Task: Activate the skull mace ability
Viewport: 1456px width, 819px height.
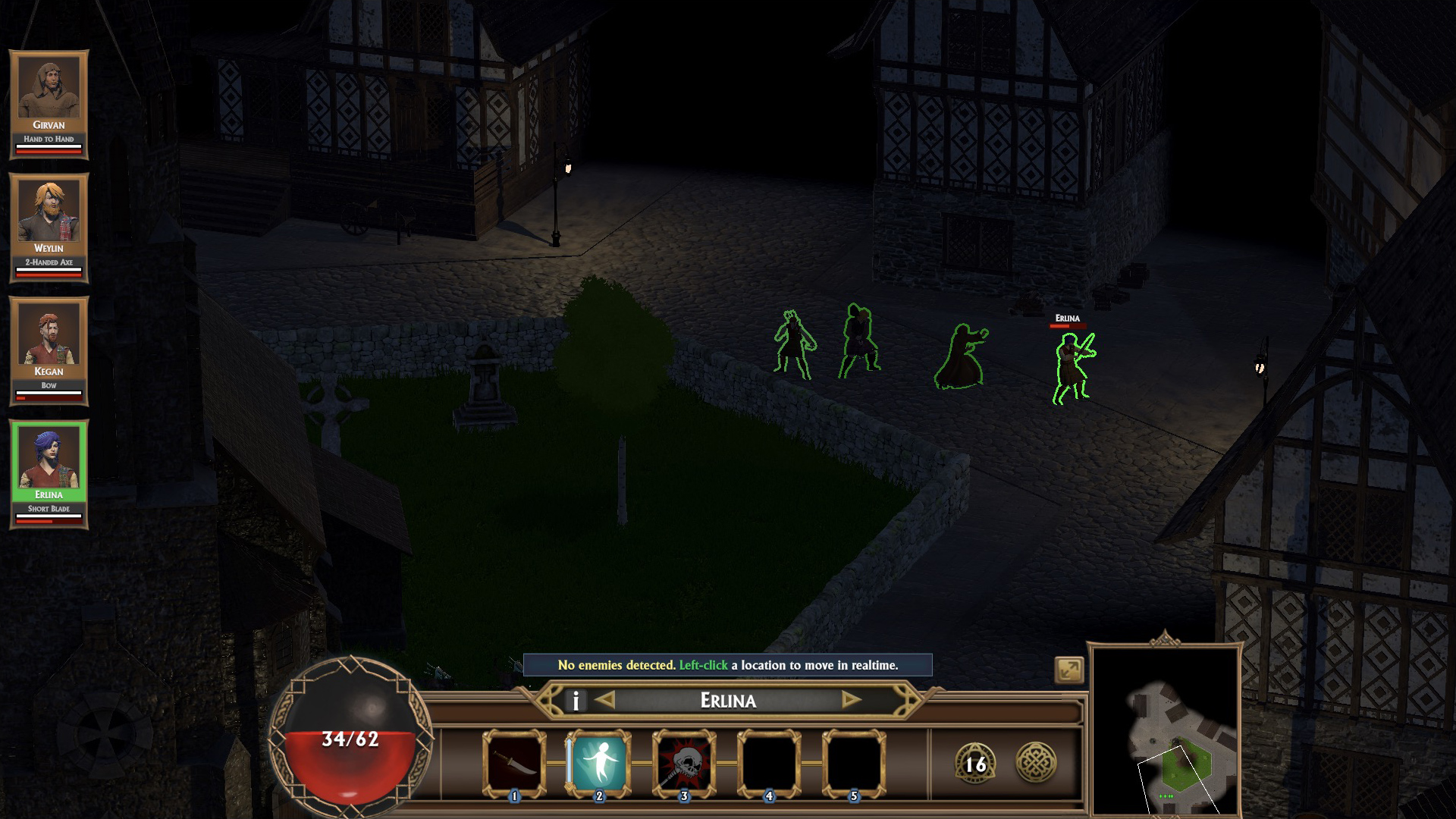Action: click(x=685, y=763)
